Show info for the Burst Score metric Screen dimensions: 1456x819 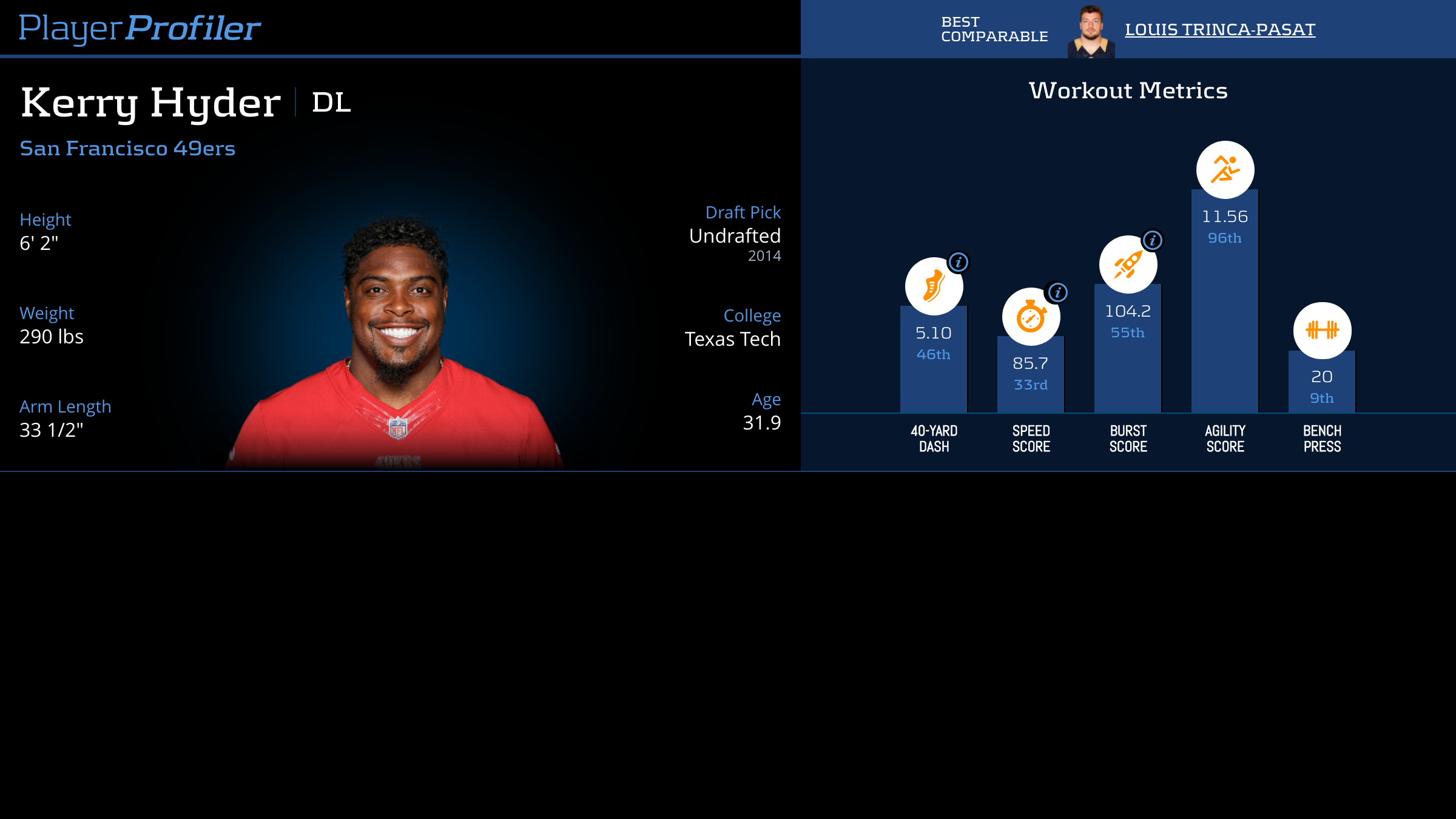pos(1152,240)
